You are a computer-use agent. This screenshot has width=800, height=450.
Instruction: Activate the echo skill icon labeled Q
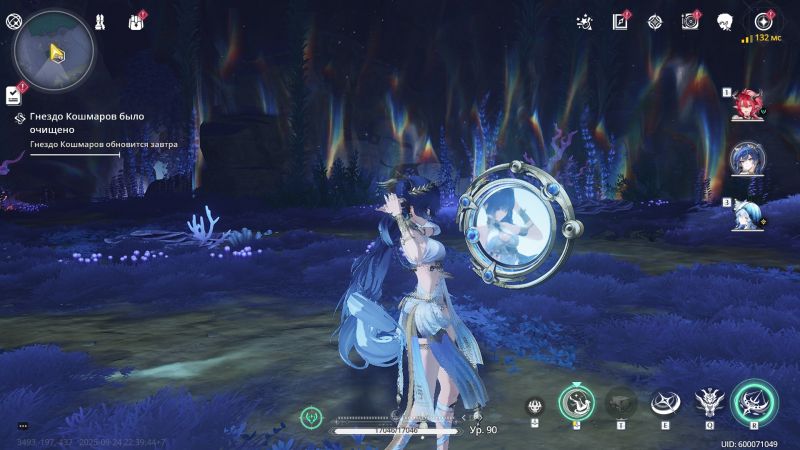pos(709,402)
